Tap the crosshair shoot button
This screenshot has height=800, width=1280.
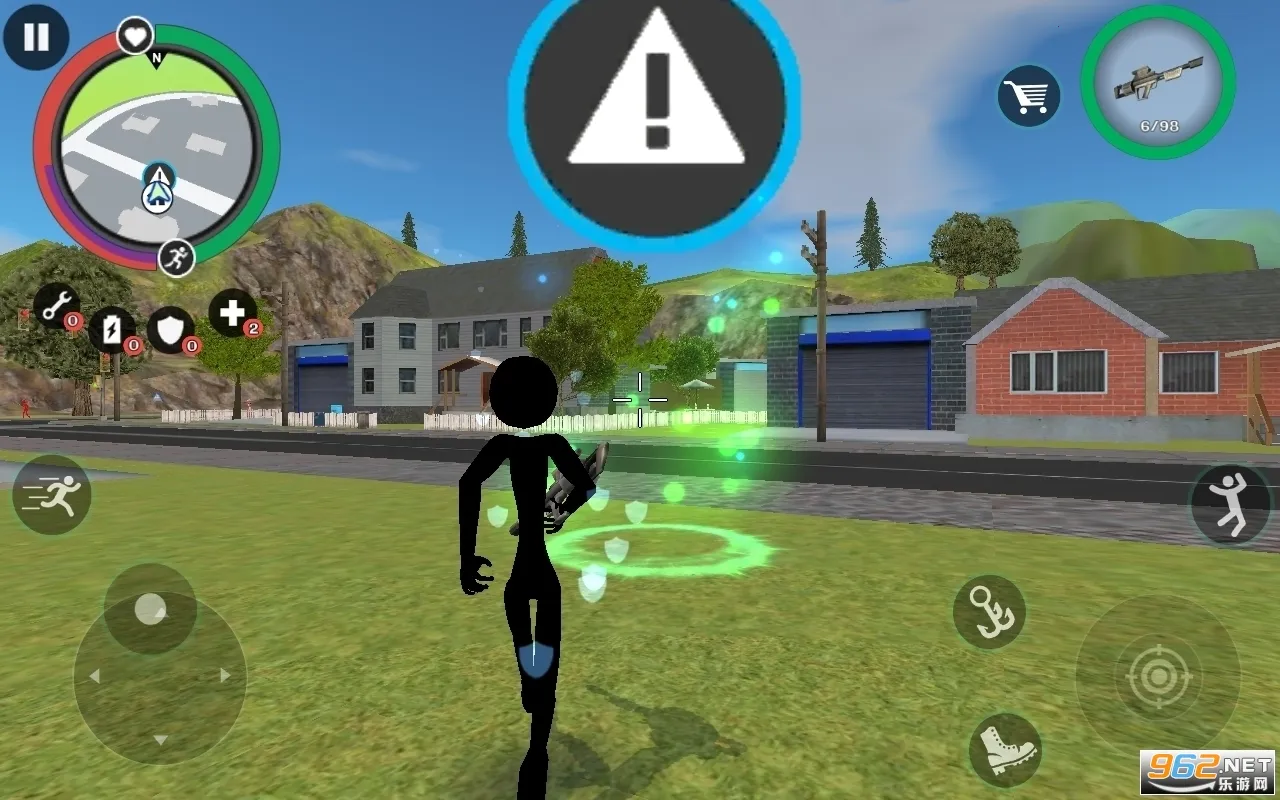pos(1158,677)
